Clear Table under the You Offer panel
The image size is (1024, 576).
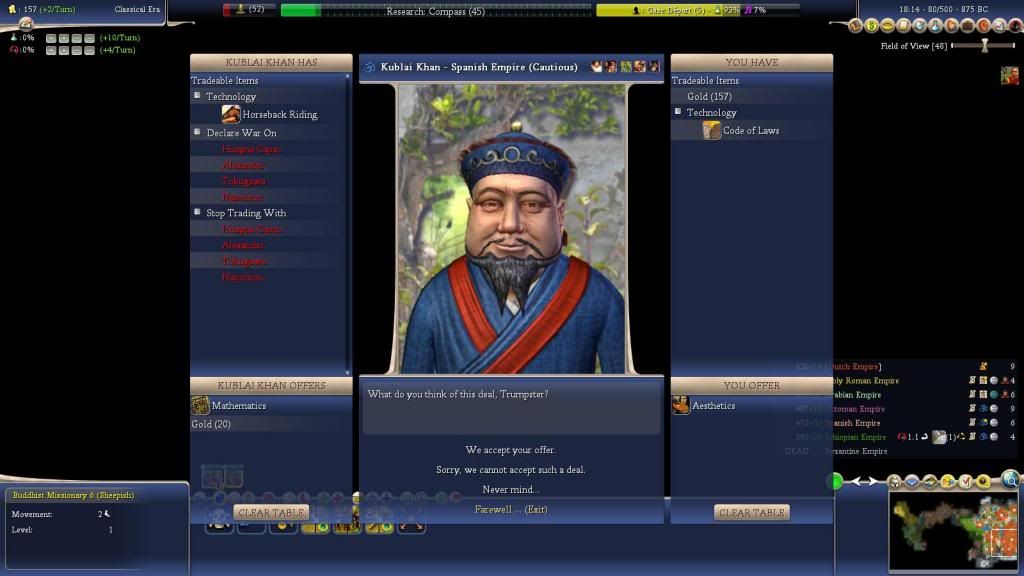click(x=751, y=513)
